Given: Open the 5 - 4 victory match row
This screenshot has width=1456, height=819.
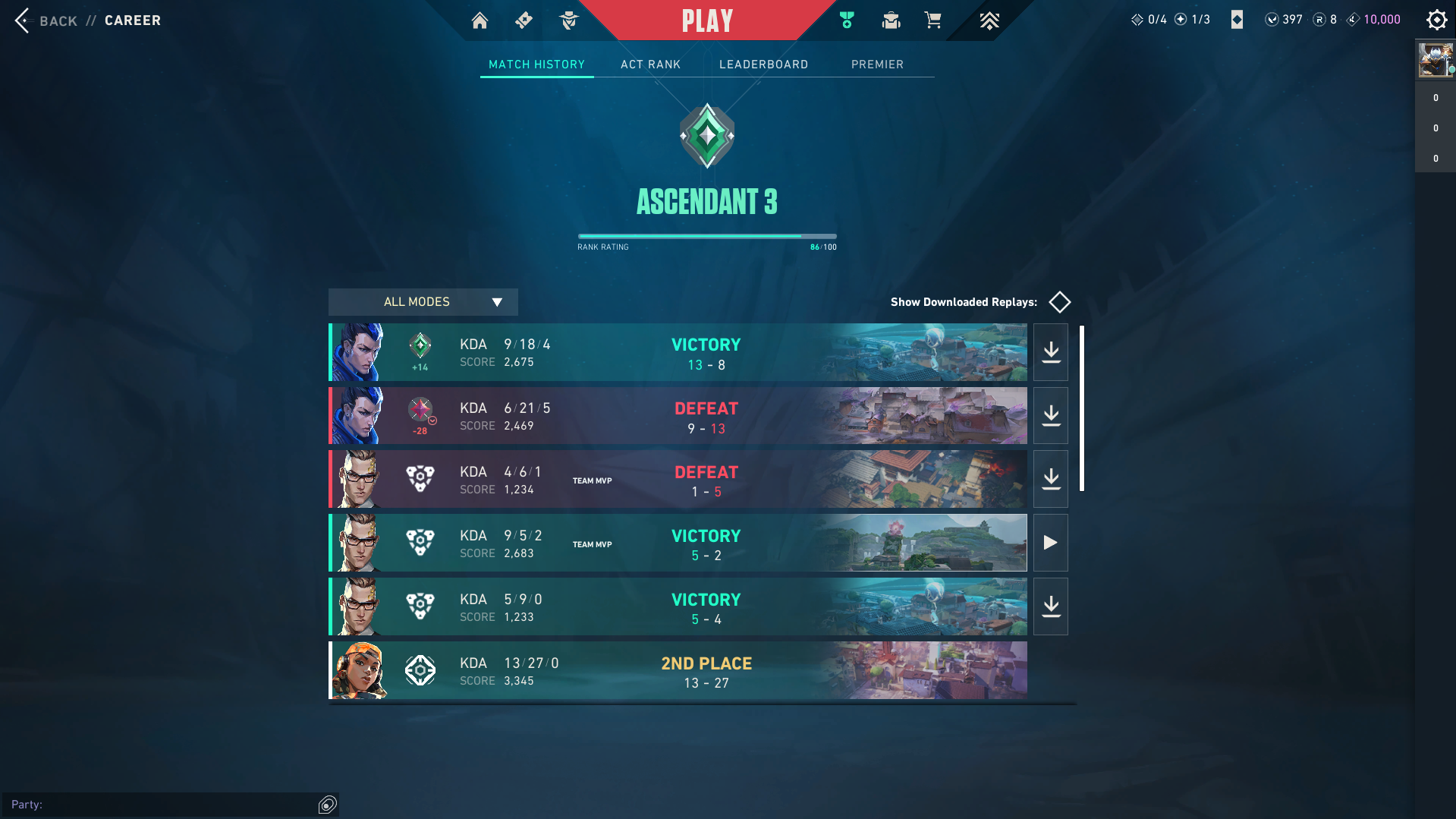Looking at the screenshot, I should 677,607.
